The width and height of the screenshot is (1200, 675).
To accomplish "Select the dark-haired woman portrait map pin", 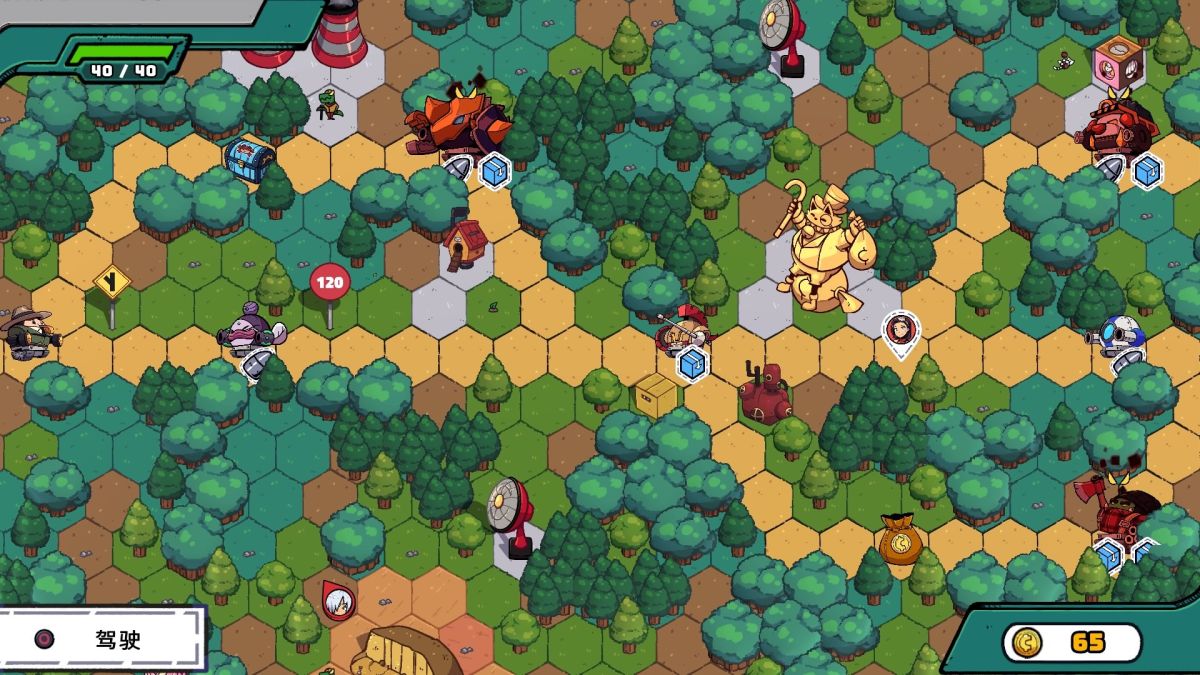I will pyautogui.click(x=901, y=330).
